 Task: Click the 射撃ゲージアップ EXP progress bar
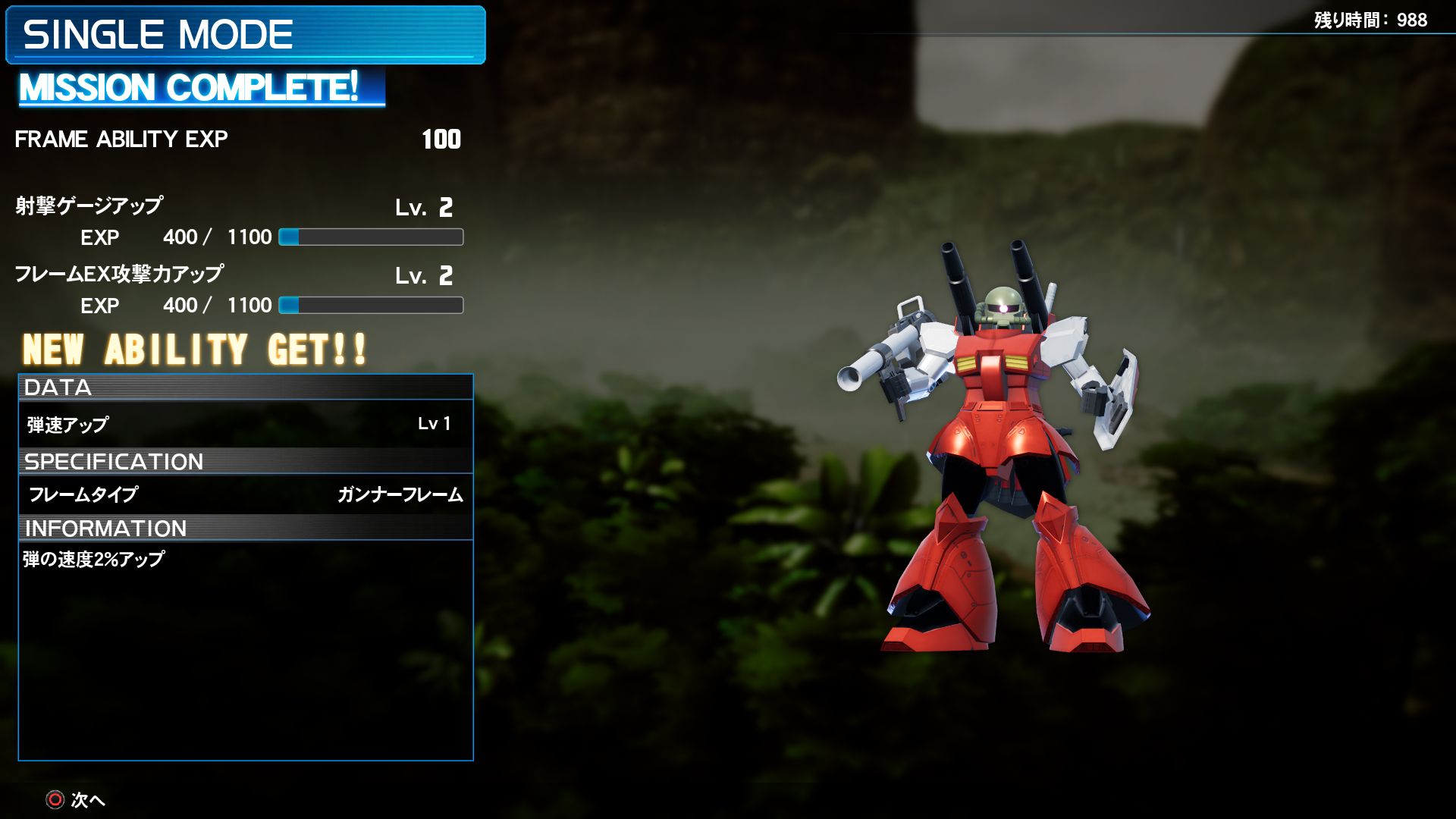370,237
